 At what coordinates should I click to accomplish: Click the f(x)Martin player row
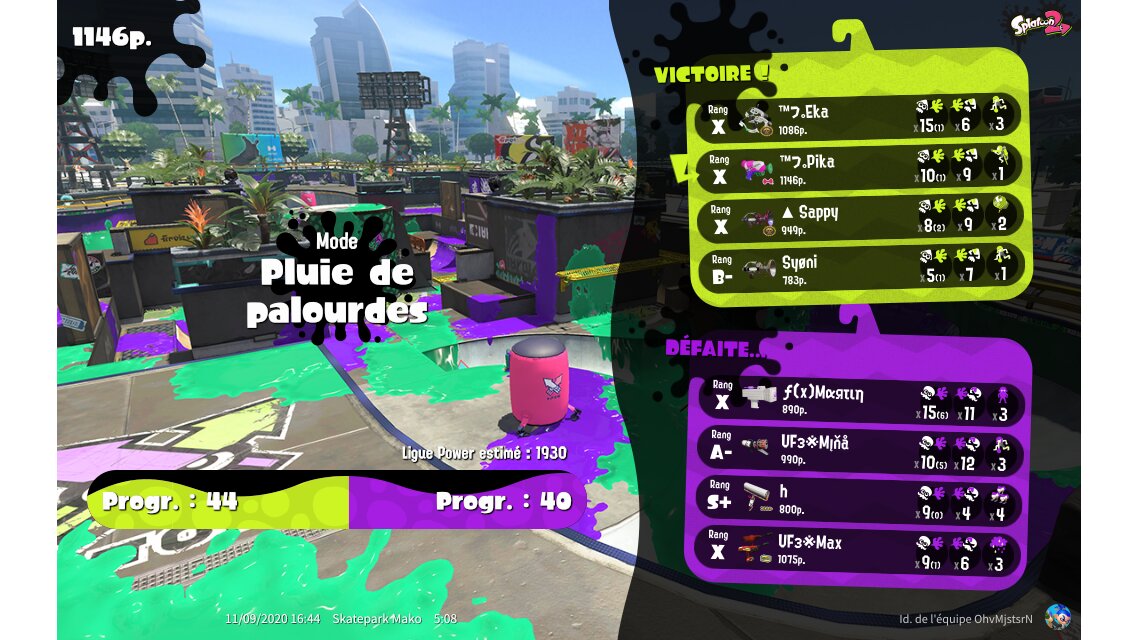tap(858, 400)
